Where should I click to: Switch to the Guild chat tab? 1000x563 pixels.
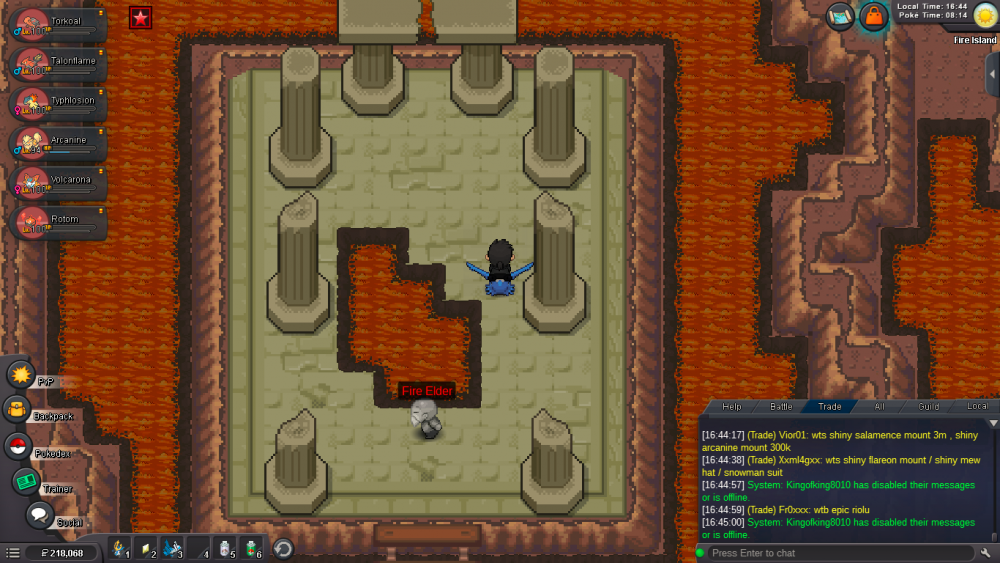(929, 407)
